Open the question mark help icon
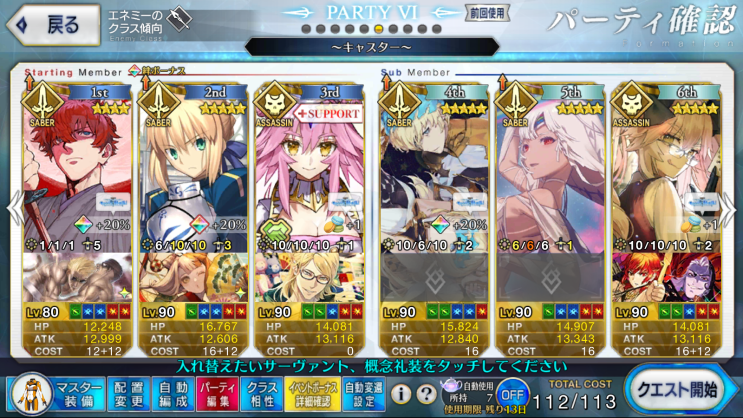 click(x=425, y=394)
